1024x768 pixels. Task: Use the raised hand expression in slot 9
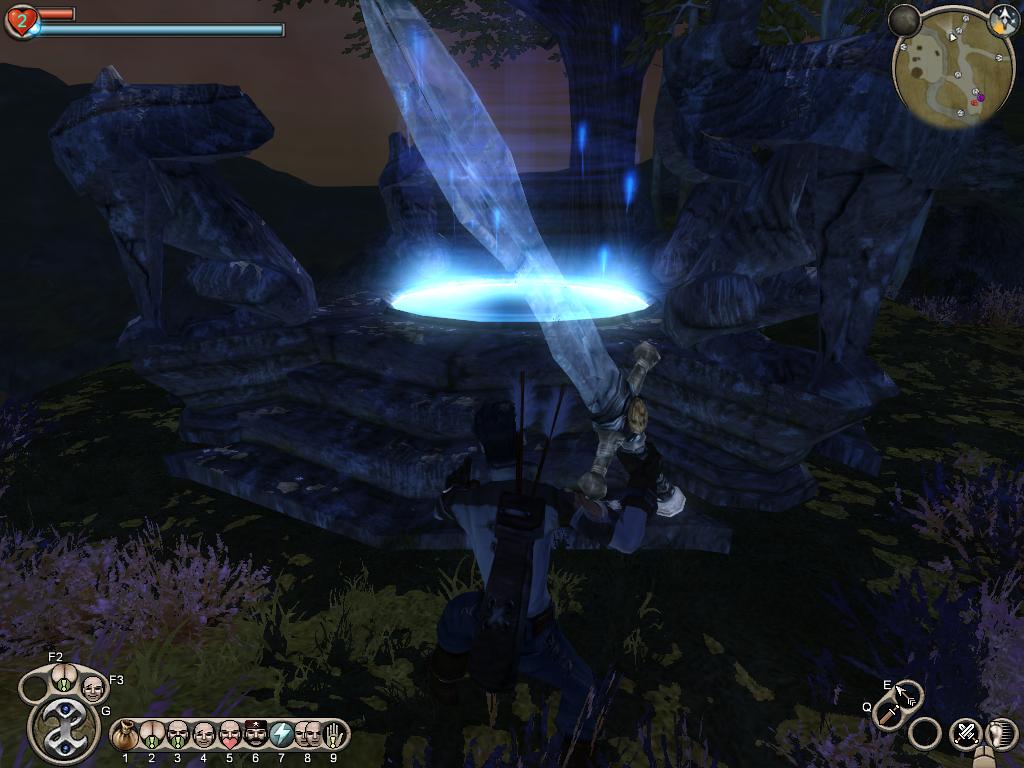[x=334, y=735]
